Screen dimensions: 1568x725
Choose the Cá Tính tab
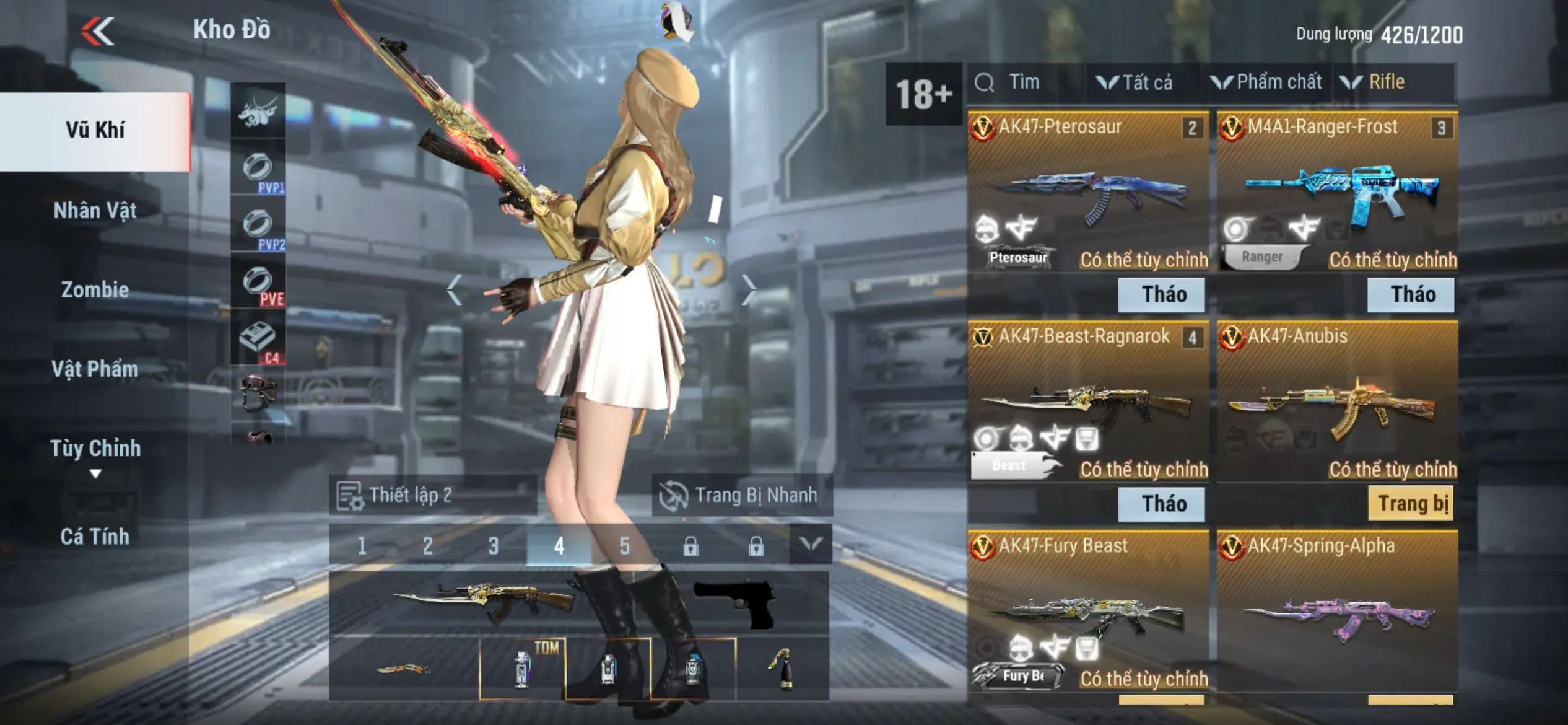(95, 537)
